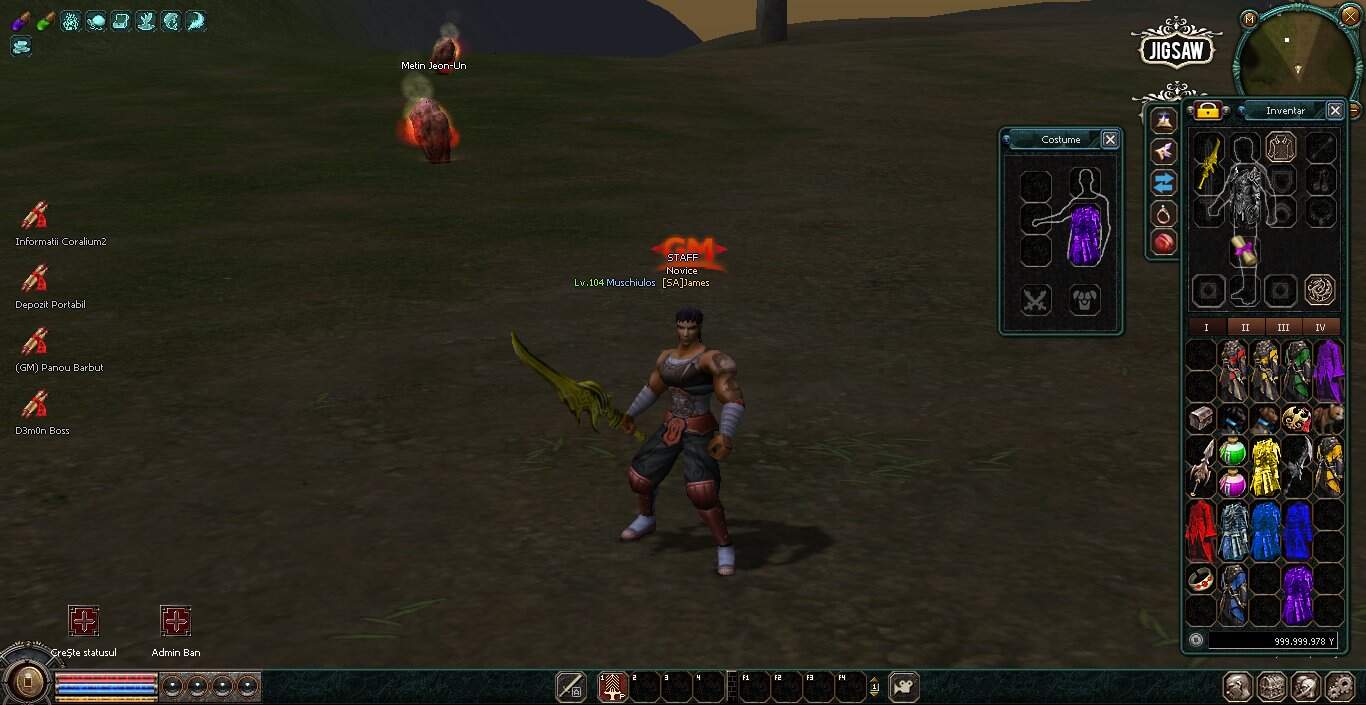Open the Informatii Coralium2 scroll
The width and height of the screenshot is (1366, 705).
(x=35, y=216)
